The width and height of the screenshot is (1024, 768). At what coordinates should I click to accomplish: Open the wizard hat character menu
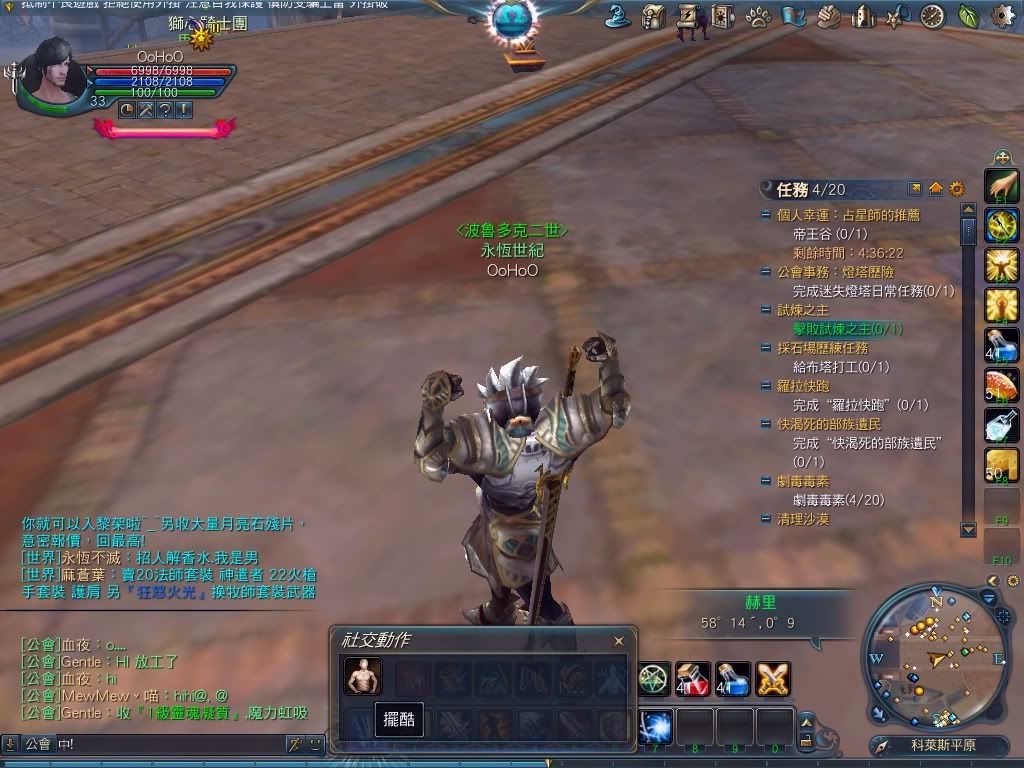coord(618,16)
